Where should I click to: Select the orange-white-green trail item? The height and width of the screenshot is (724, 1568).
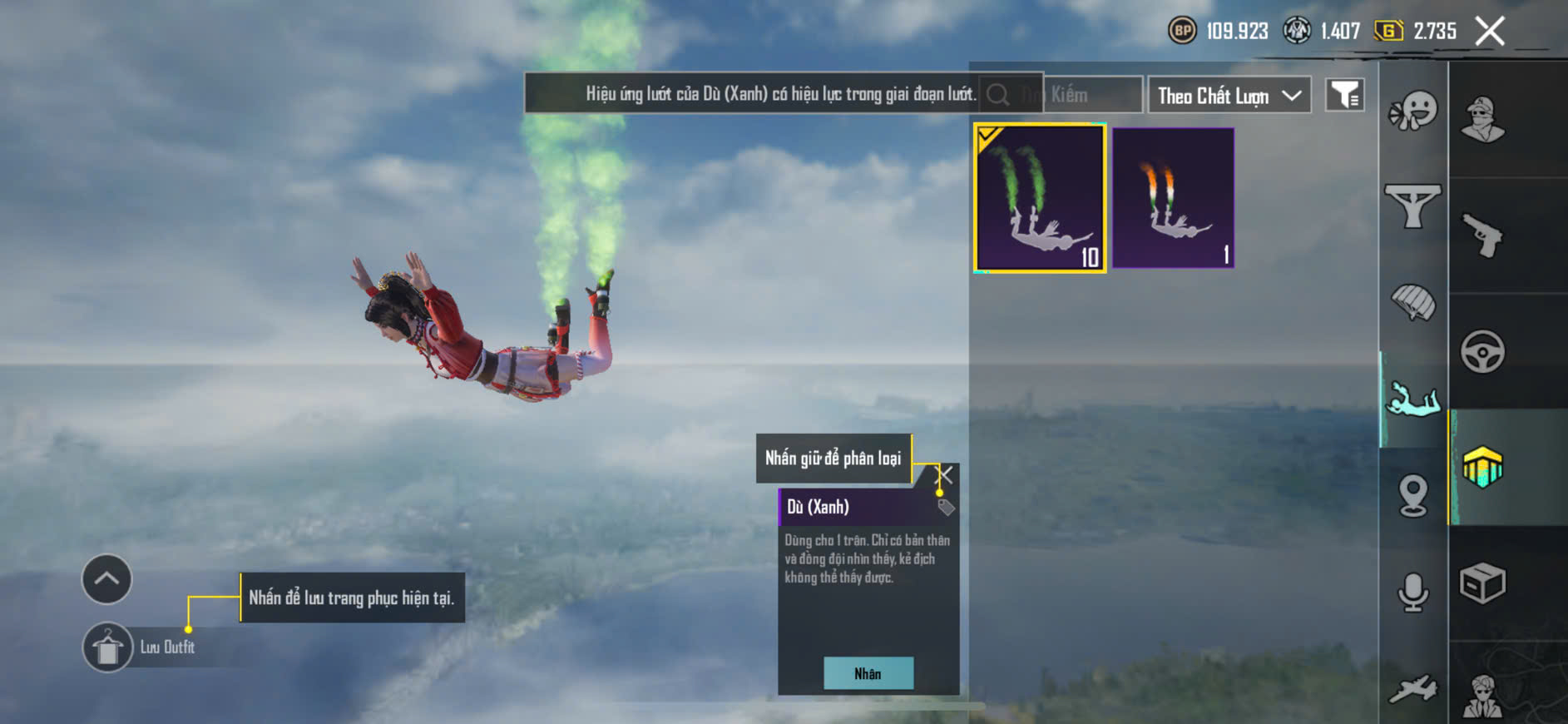click(x=1173, y=198)
